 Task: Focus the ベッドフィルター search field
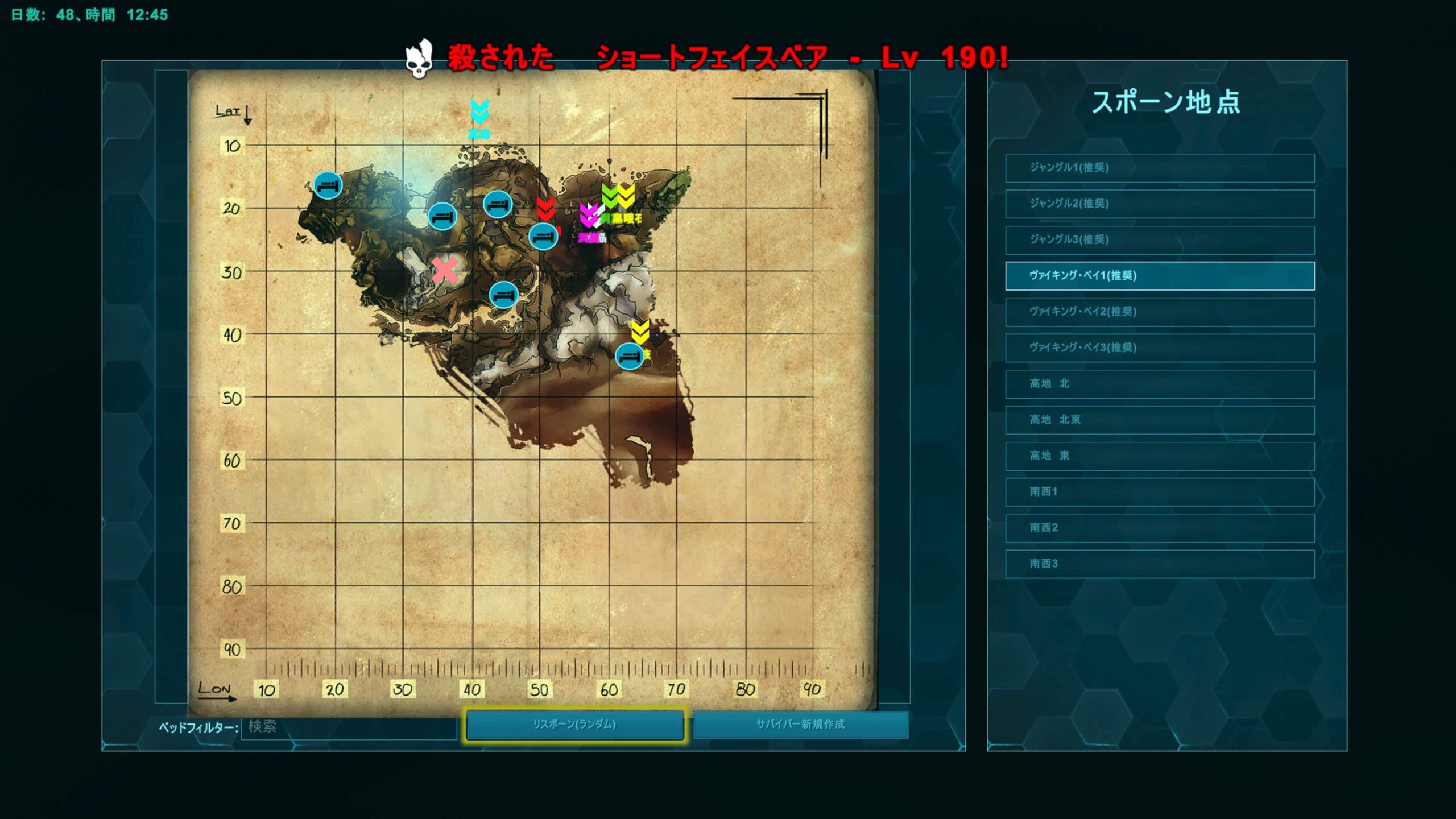[349, 727]
